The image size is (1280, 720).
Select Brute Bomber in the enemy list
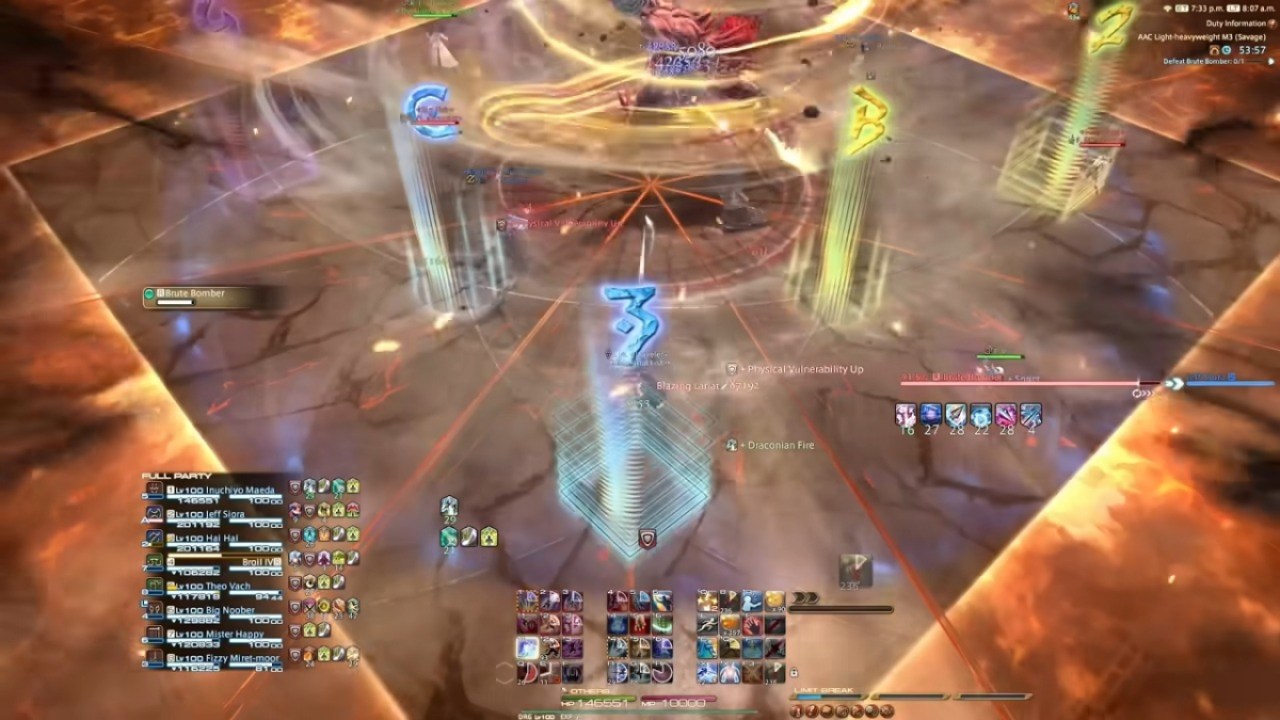coord(196,291)
